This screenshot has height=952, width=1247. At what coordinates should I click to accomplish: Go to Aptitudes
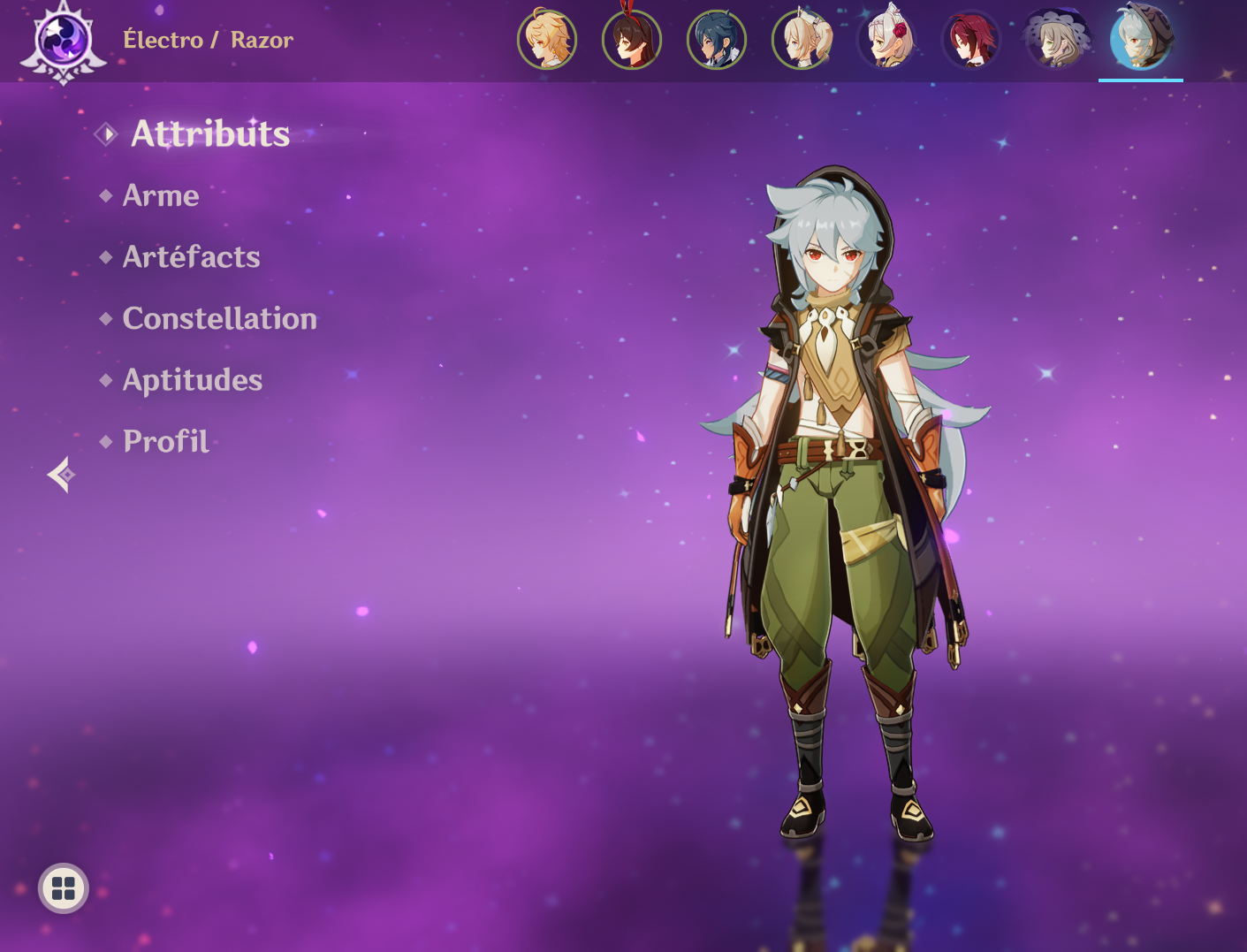192,380
